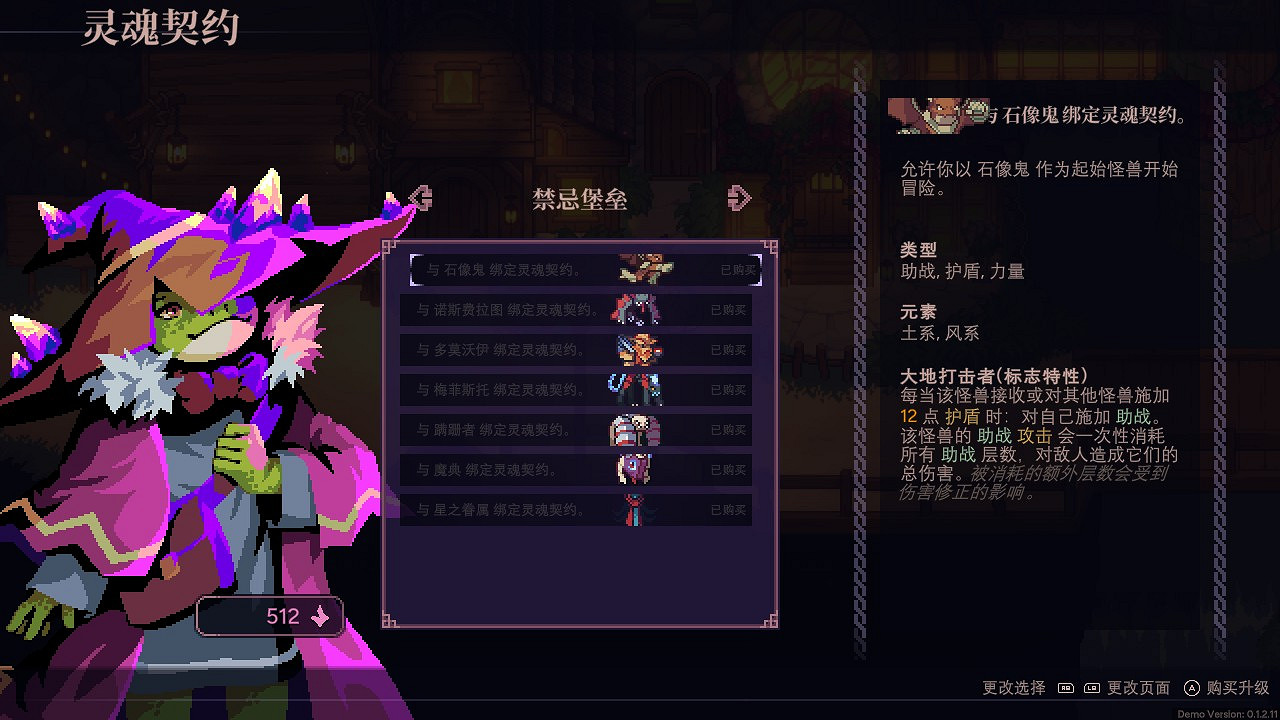Click the soul currency icon beside 512

(x=318, y=616)
